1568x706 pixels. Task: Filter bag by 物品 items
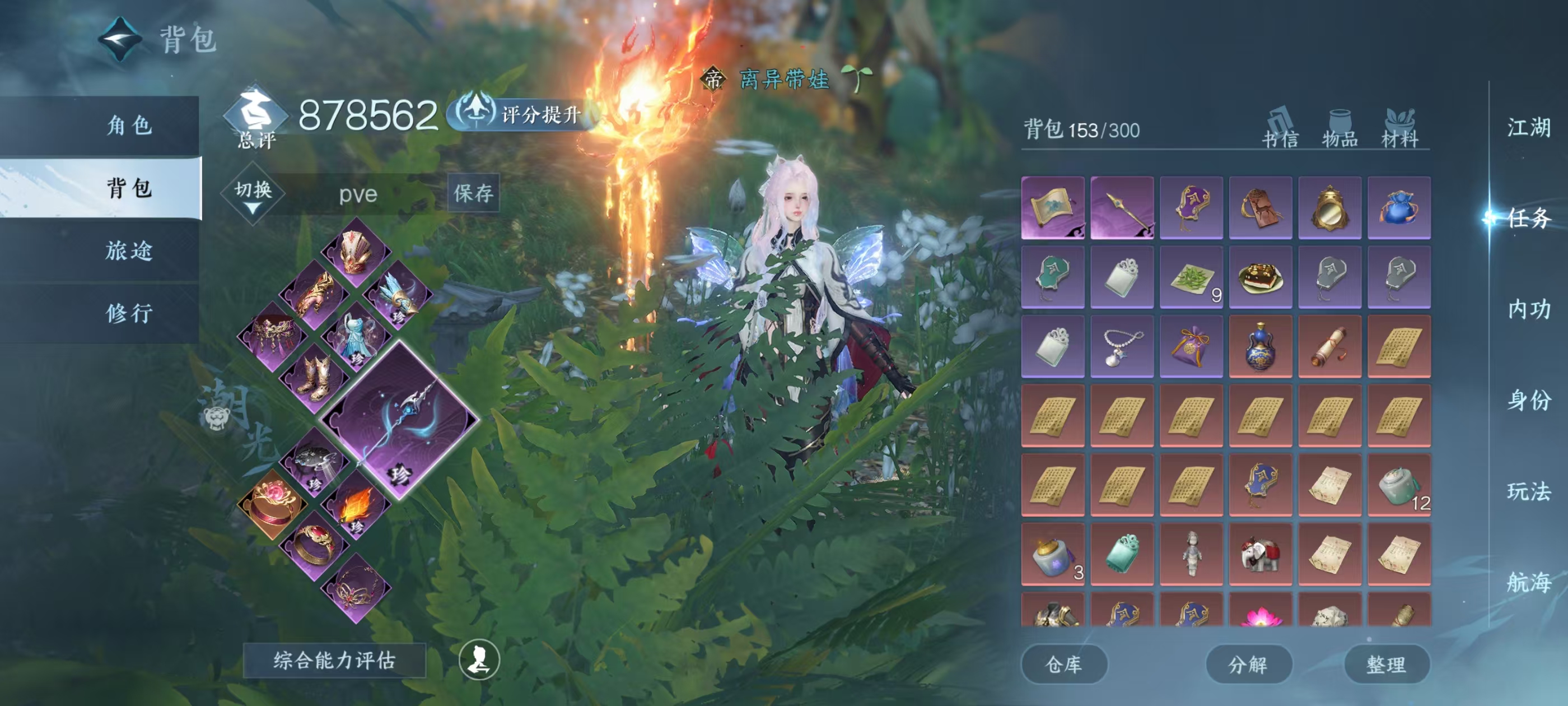[x=1340, y=129]
